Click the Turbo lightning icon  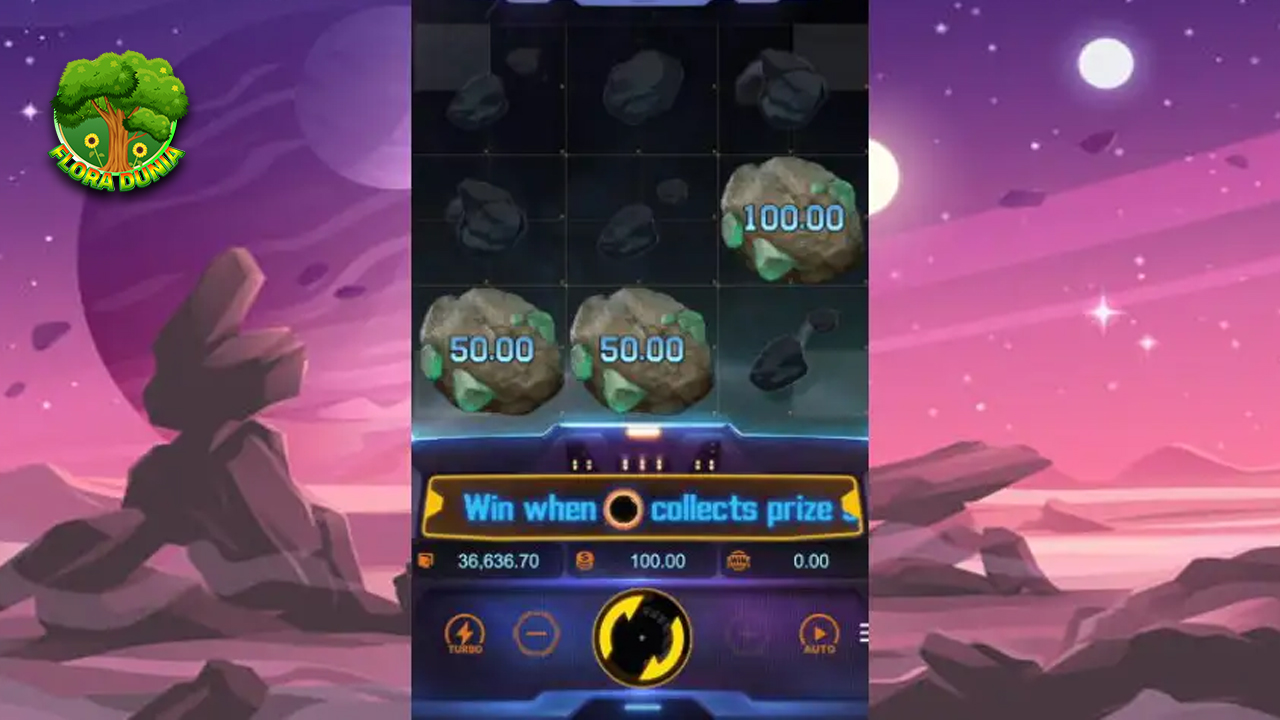click(x=463, y=630)
